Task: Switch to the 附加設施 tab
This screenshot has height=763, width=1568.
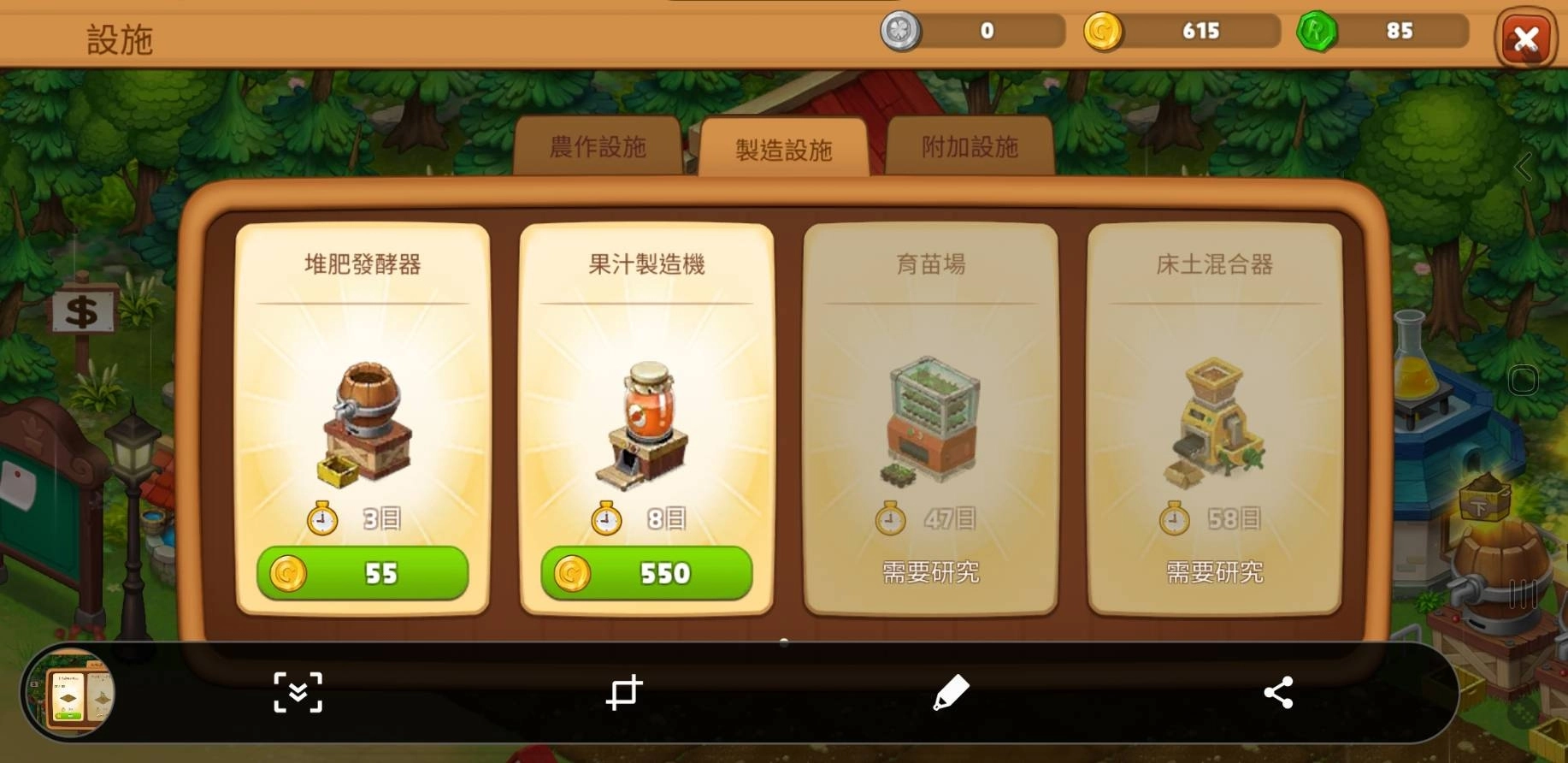Action: point(970,147)
